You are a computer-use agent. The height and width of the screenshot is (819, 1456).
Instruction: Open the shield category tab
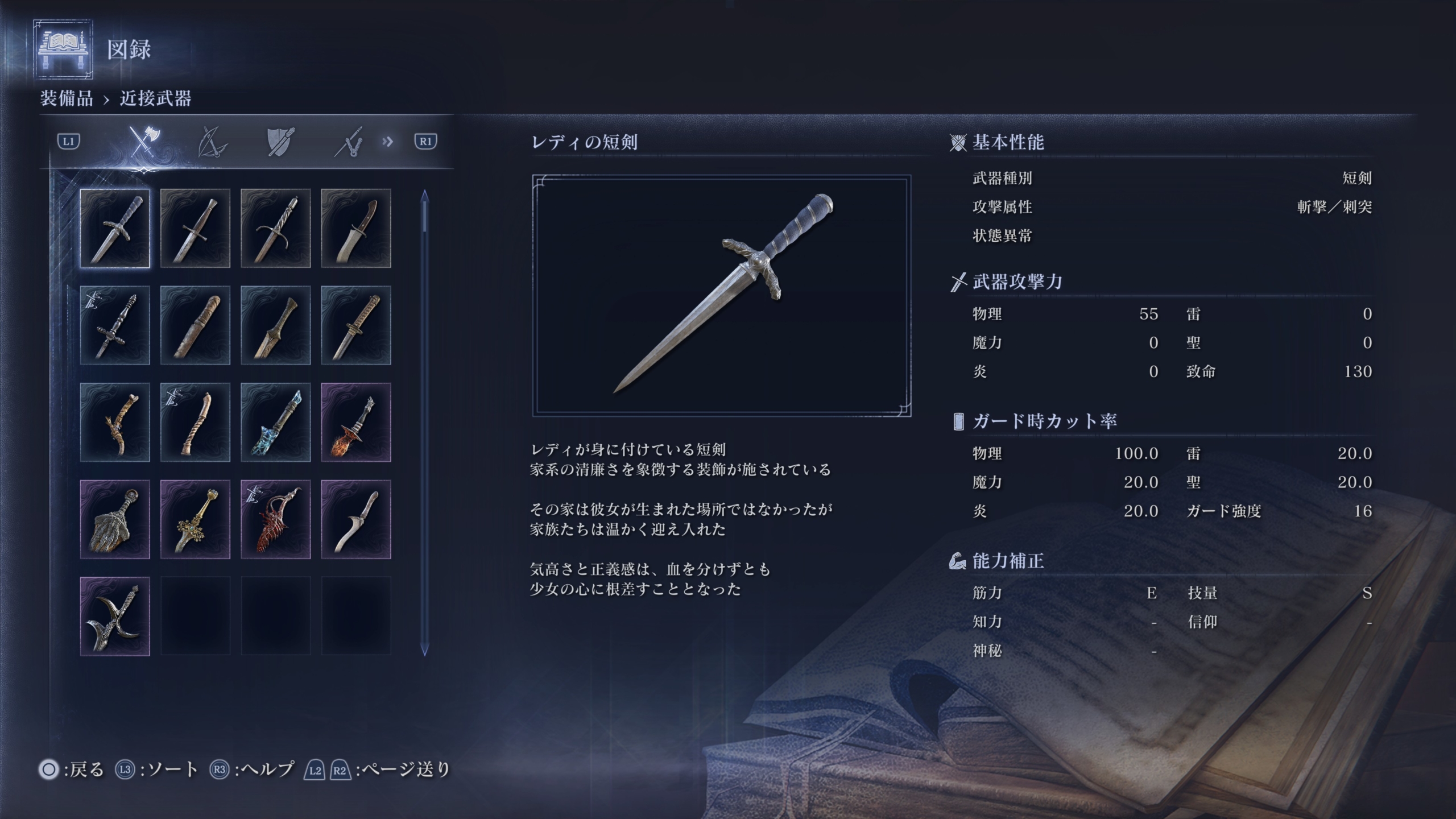[280, 142]
